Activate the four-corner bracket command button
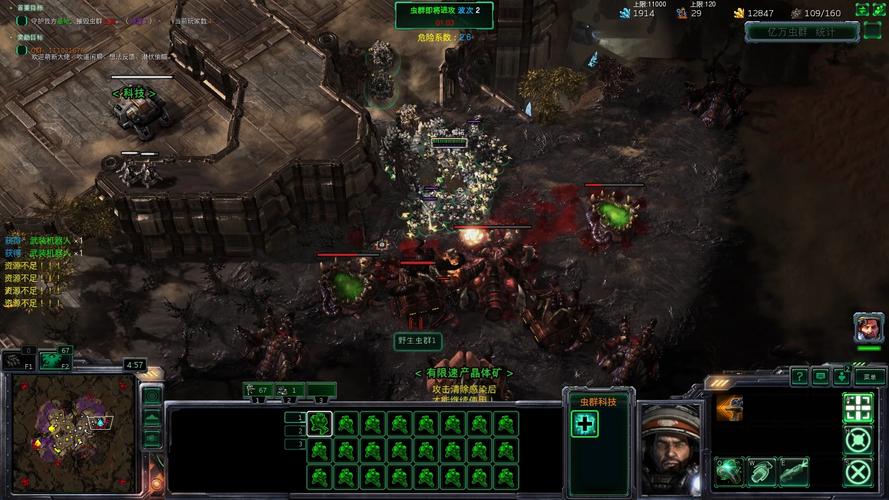The width and height of the screenshot is (889, 500). click(x=858, y=406)
